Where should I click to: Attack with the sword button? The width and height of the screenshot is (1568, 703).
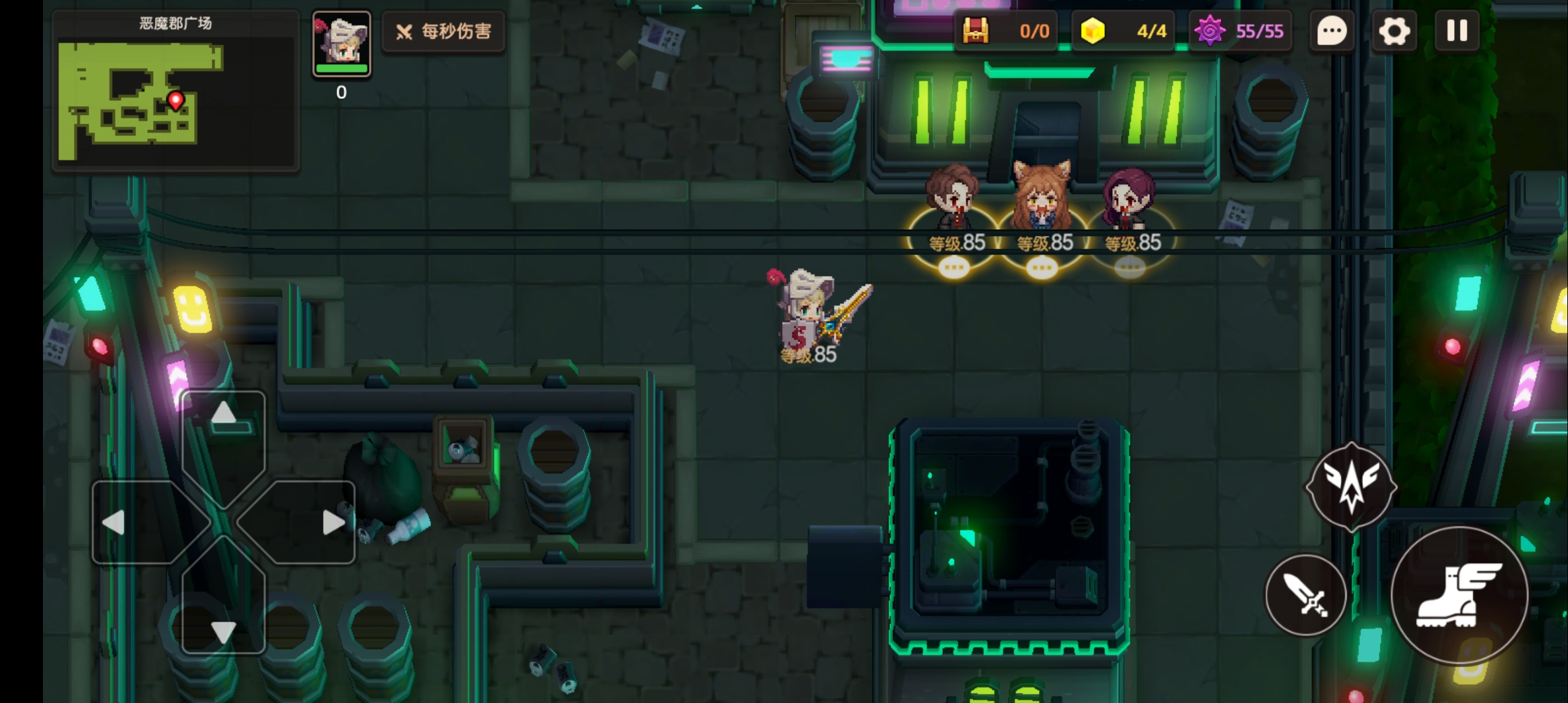(1306, 595)
